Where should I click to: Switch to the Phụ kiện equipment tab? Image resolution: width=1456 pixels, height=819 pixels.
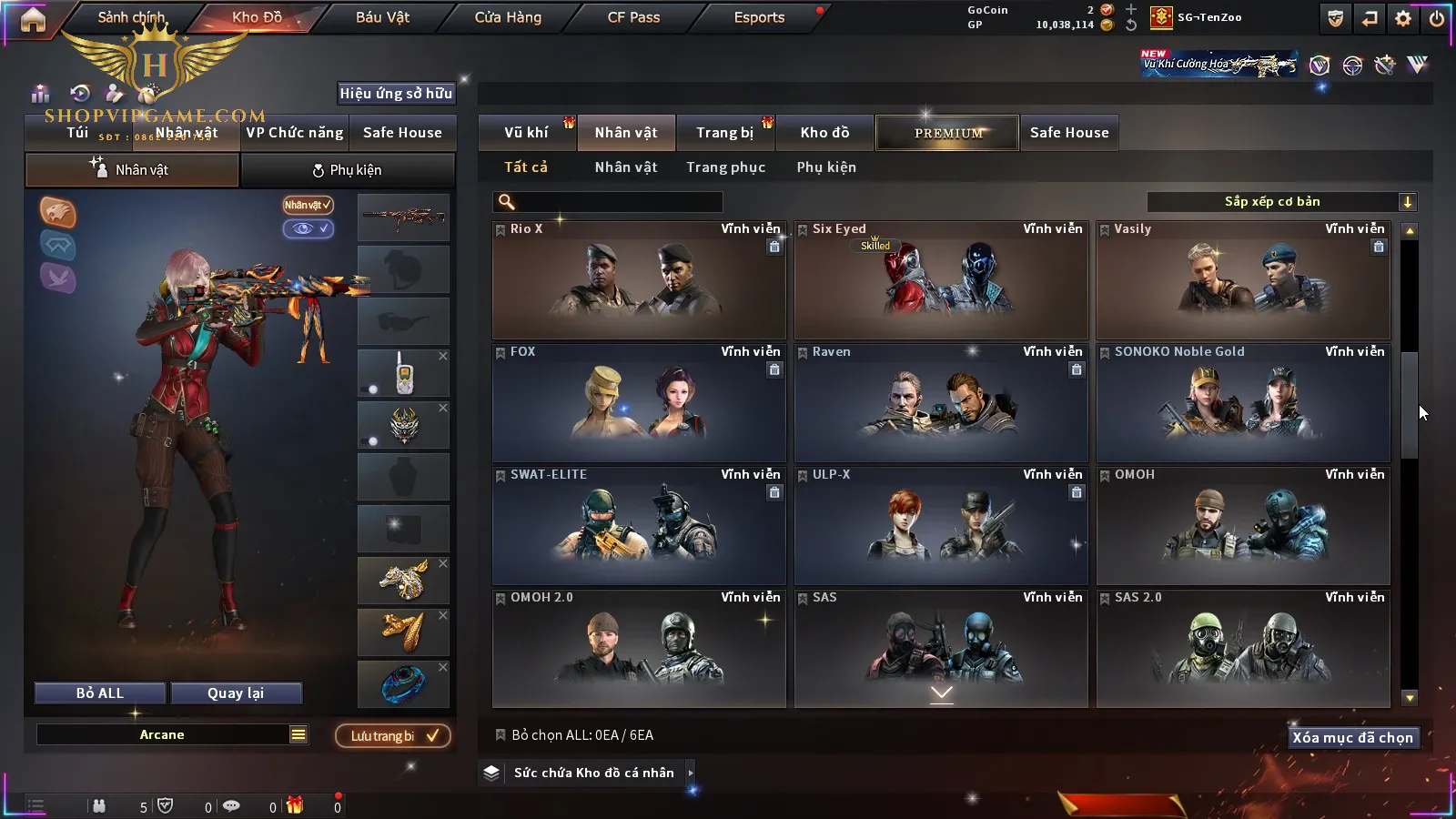point(348,170)
